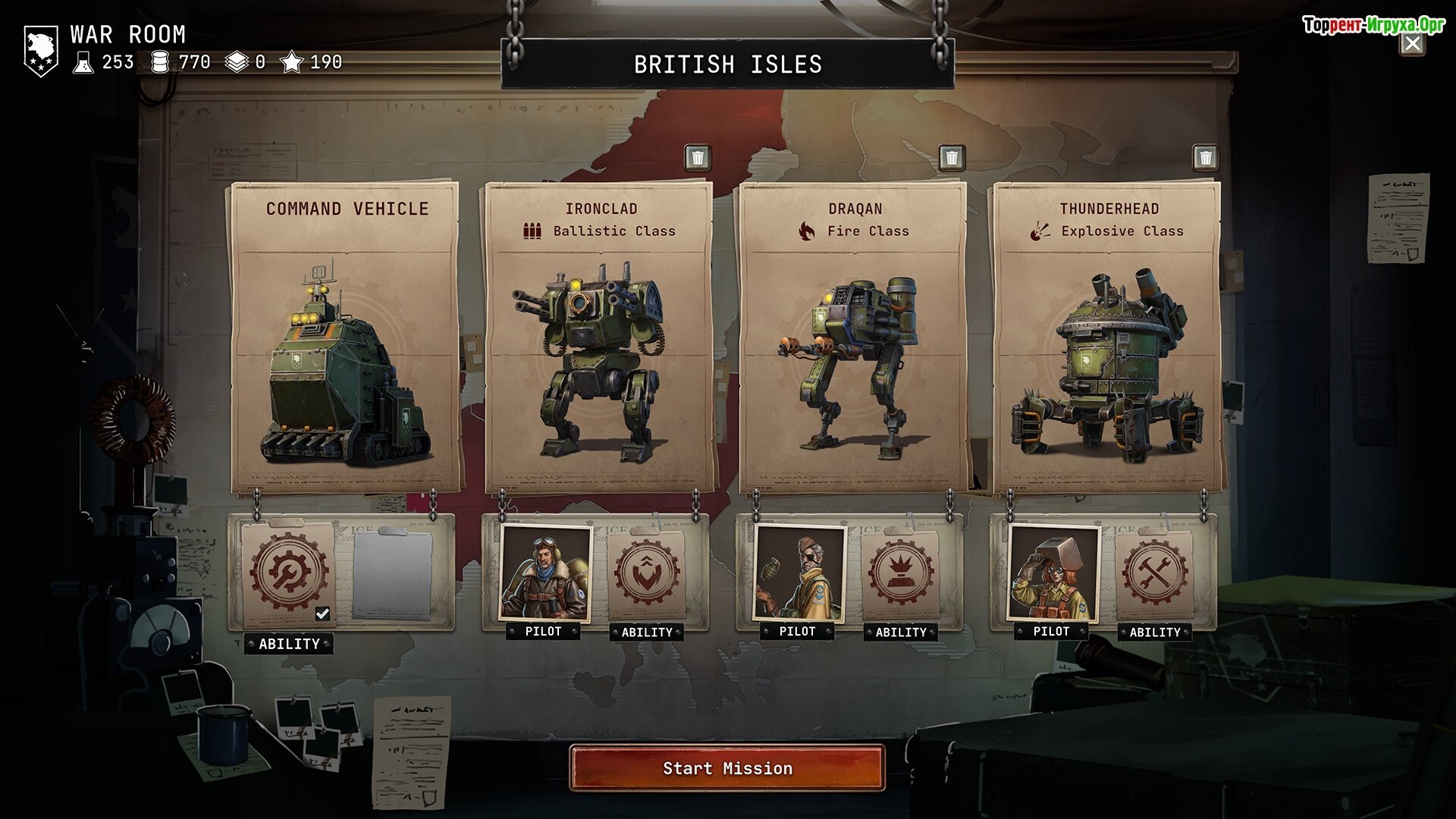Pick the Thunderhead Explosive Class mech card
The height and width of the screenshot is (819, 1456).
[1107, 337]
